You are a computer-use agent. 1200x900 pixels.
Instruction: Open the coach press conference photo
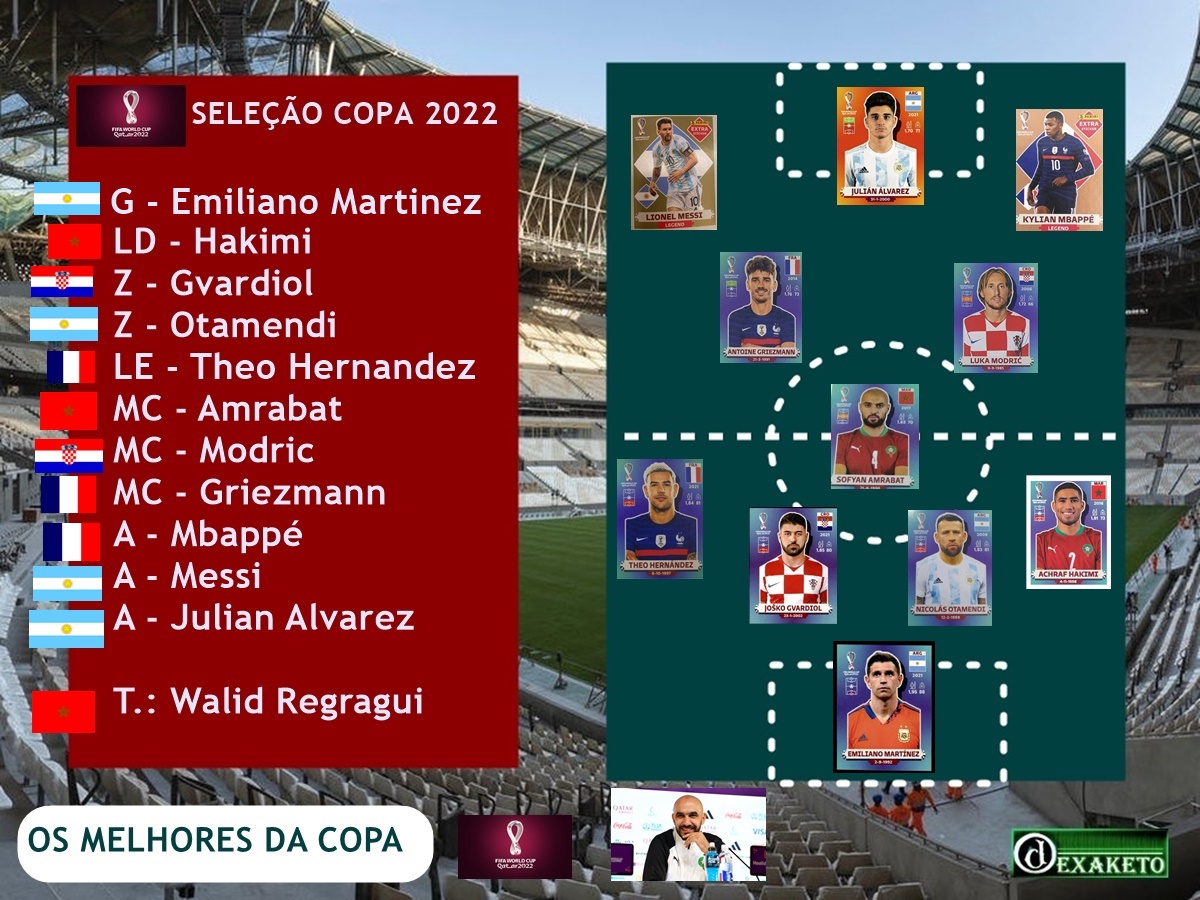(689, 834)
